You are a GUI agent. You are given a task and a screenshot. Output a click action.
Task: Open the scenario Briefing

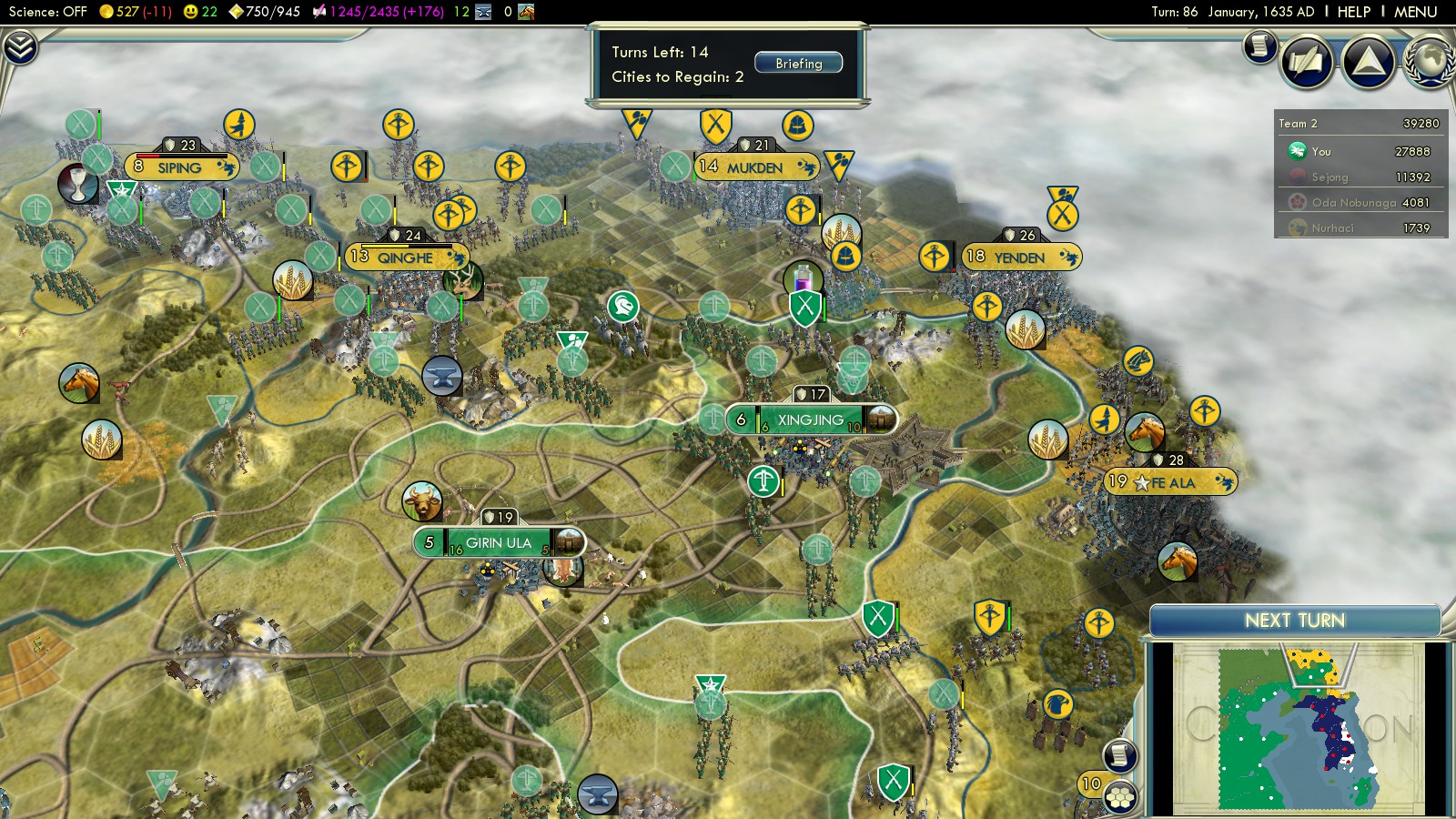[x=798, y=64]
